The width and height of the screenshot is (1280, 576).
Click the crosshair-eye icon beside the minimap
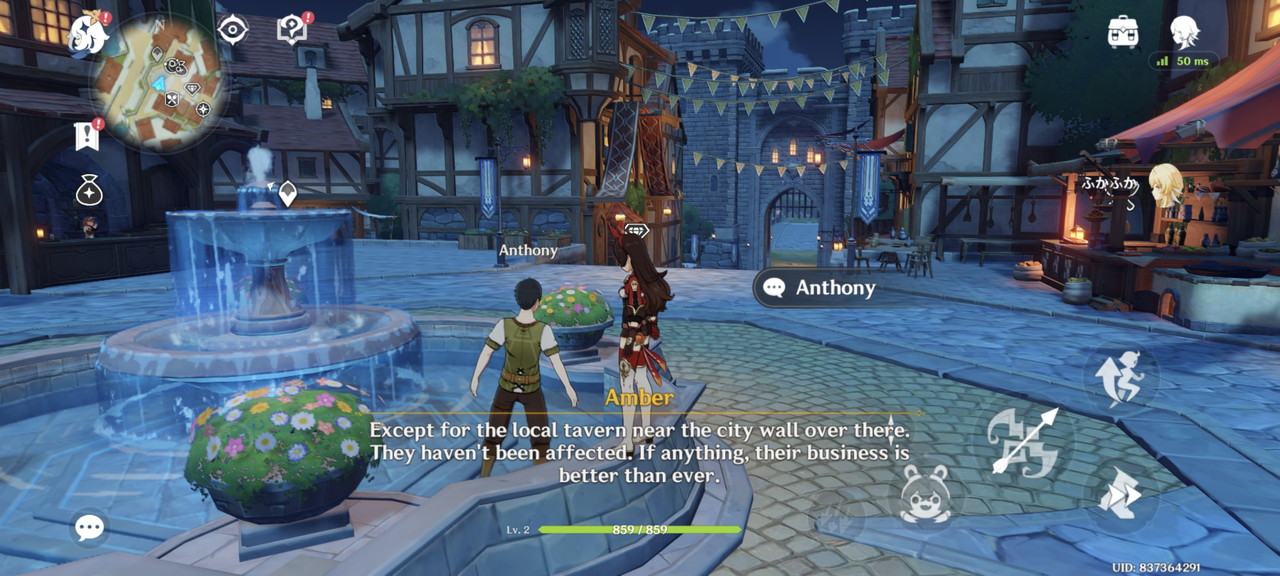pyautogui.click(x=232, y=30)
